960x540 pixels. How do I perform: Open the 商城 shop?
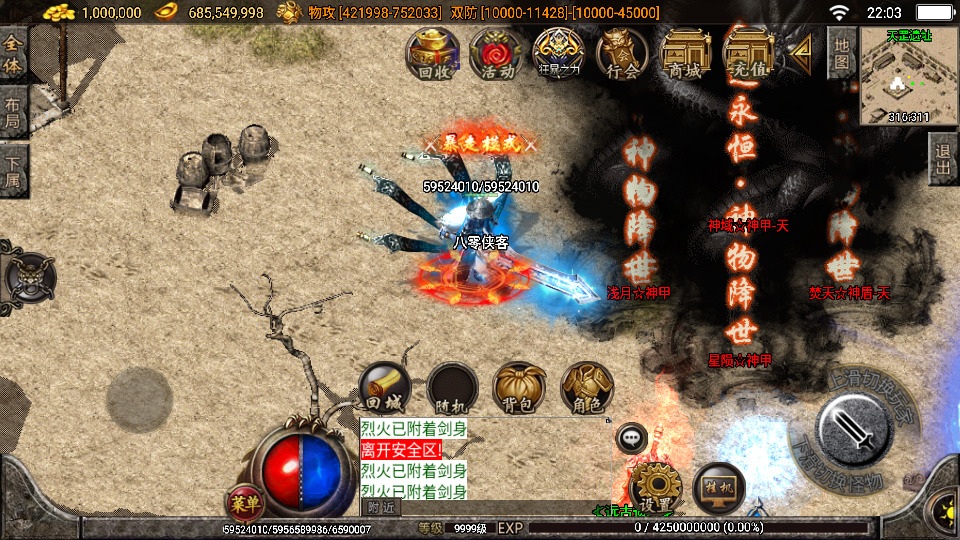(685, 52)
